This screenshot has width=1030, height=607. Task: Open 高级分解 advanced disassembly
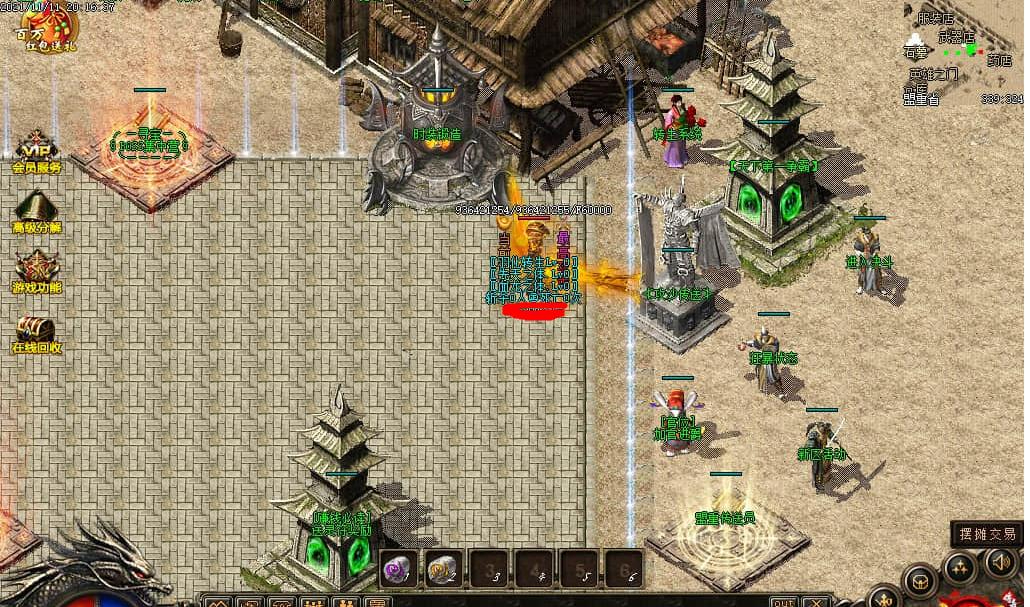(36, 212)
